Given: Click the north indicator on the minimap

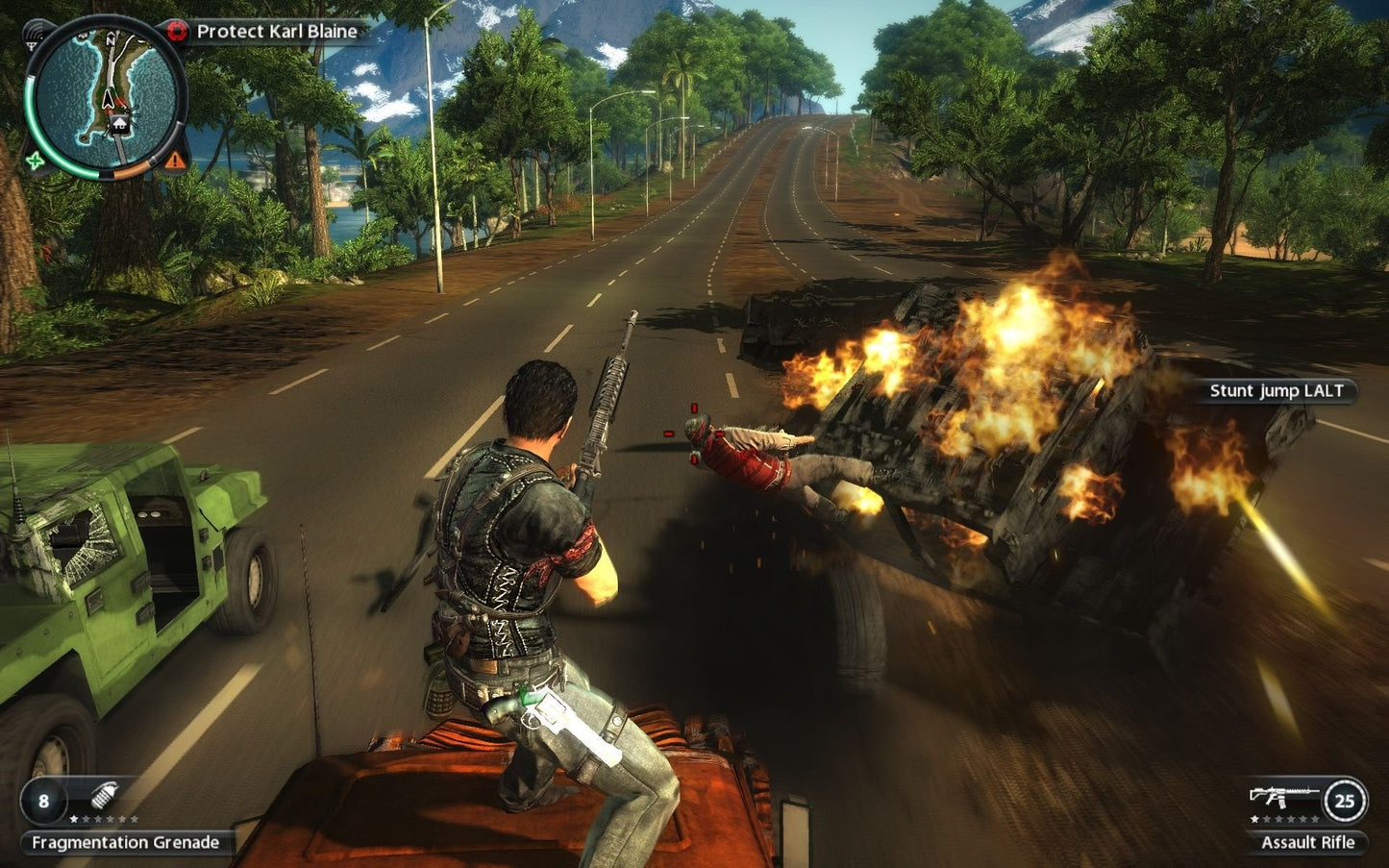Looking at the screenshot, I should point(111,39).
